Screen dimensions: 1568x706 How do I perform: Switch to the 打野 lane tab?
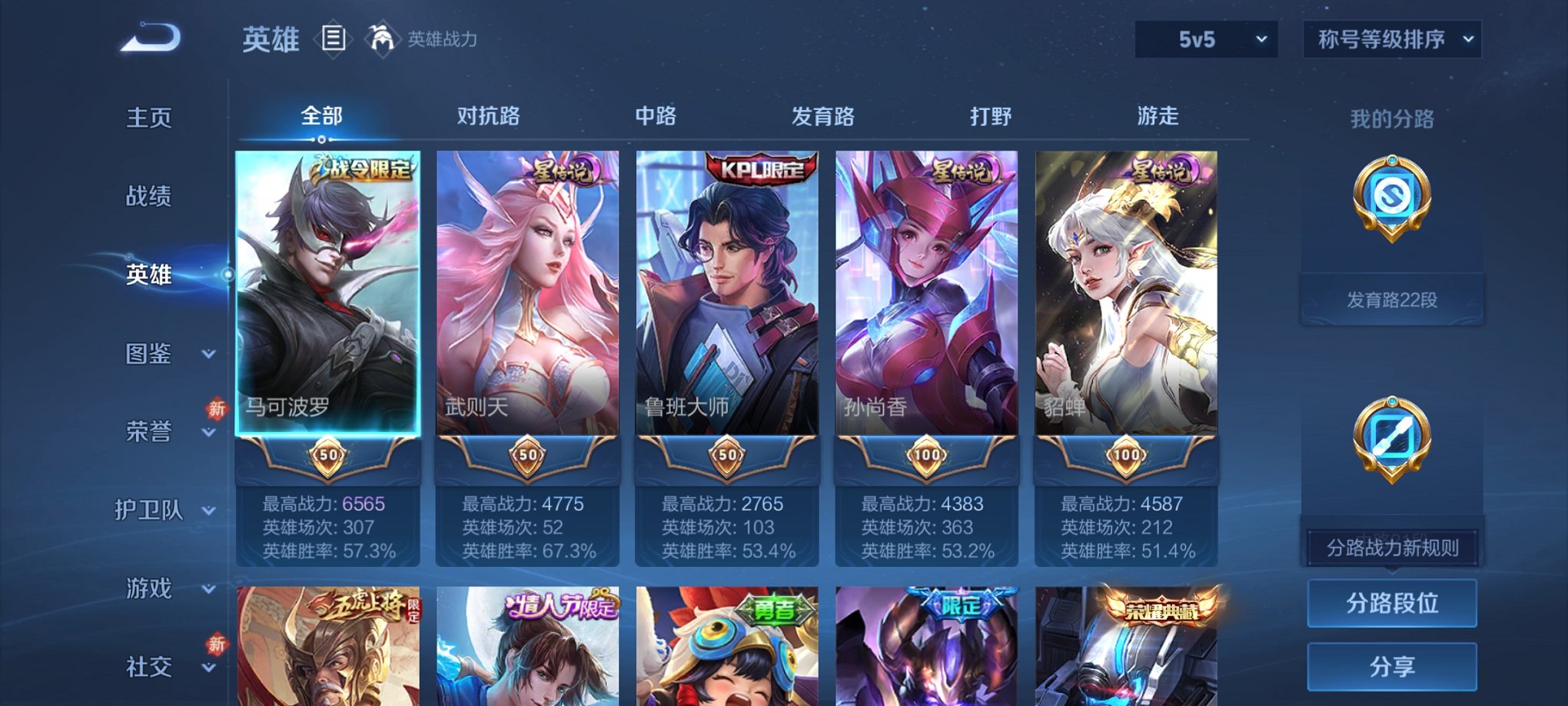point(993,116)
